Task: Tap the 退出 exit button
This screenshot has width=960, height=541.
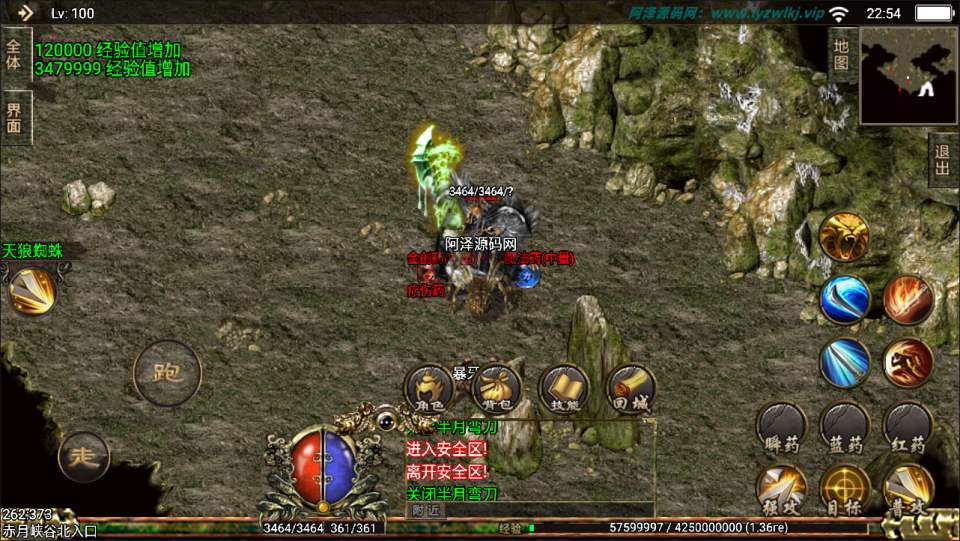Action: (x=942, y=160)
